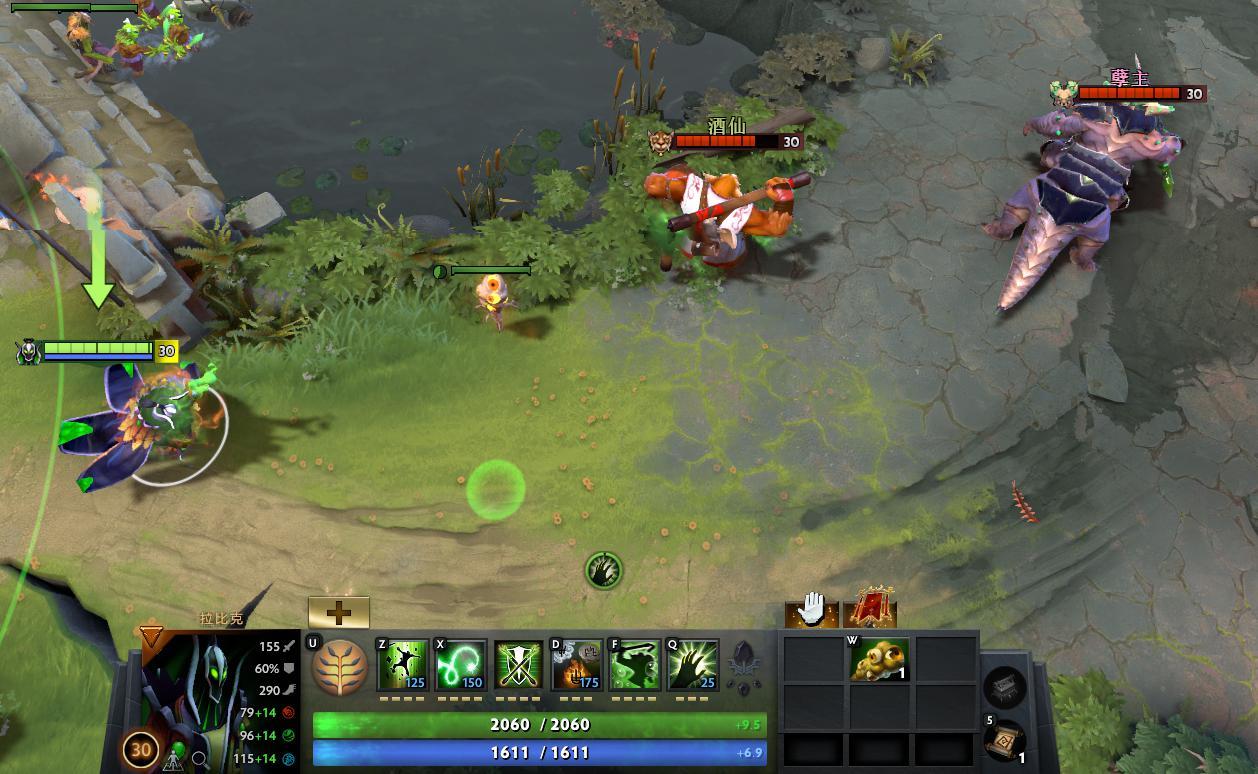Select the crossed staves passive ability icon
This screenshot has height=774, width=1258.
click(x=519, y=665)
